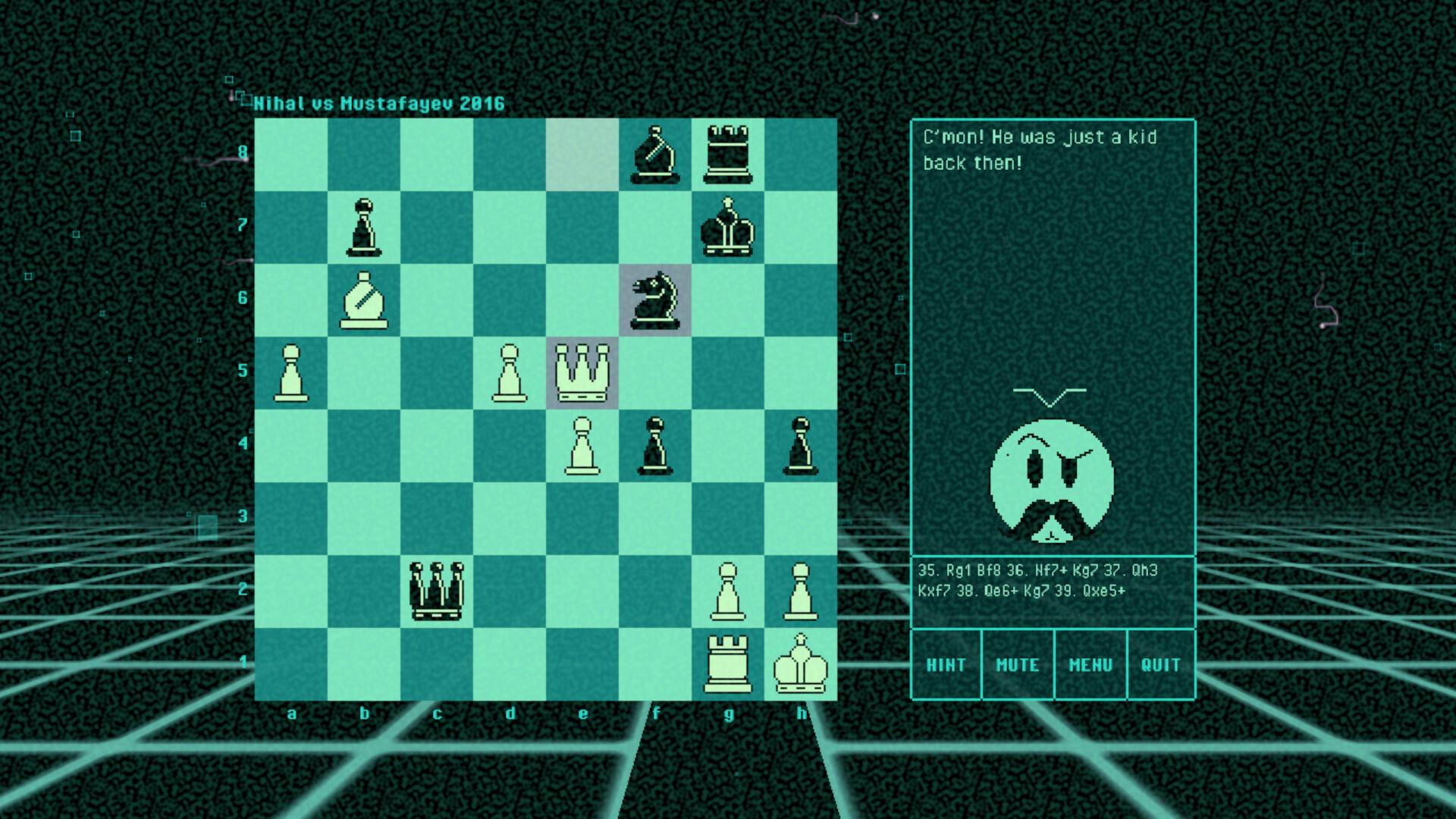Quit the match with the QUIT button
The width and height of the screenshot is (1456, 819).
coord(1163,664)
